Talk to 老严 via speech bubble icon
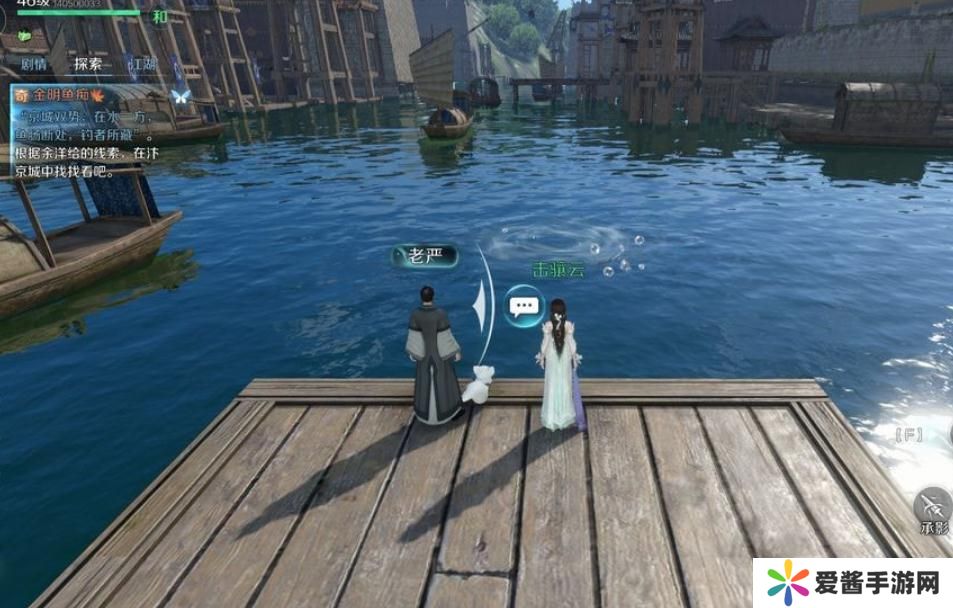The image size is (953, 608). [x=524, y=306]
